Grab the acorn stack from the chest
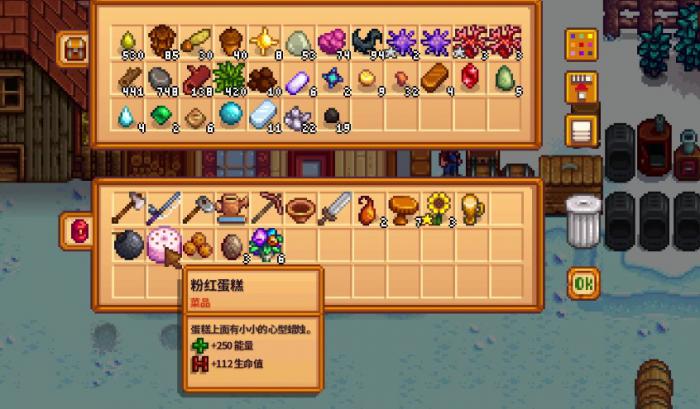Viewport: 700px width, 409px height. coord(231,42)
